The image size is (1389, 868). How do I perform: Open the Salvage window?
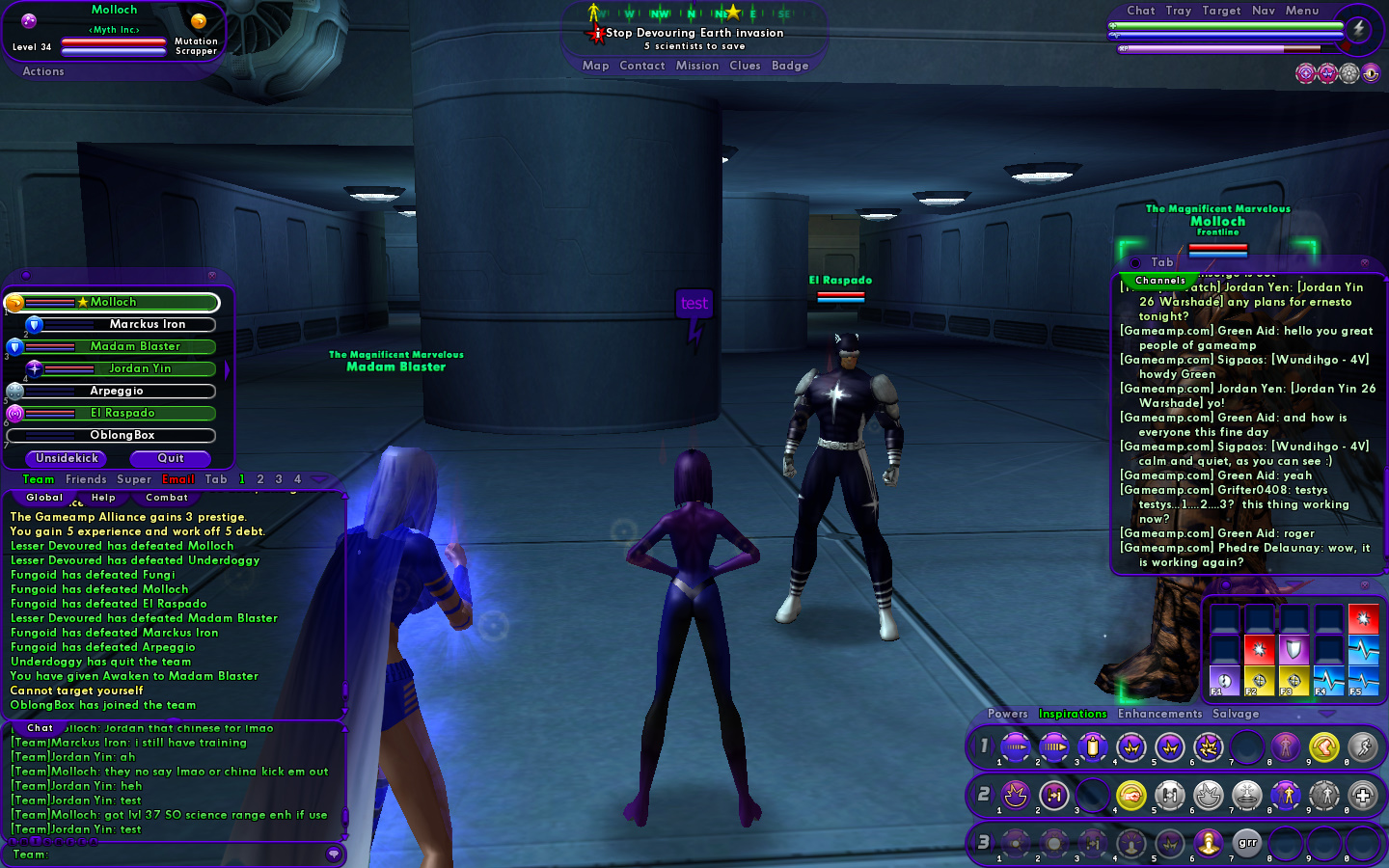click(x=1235, y=714)
